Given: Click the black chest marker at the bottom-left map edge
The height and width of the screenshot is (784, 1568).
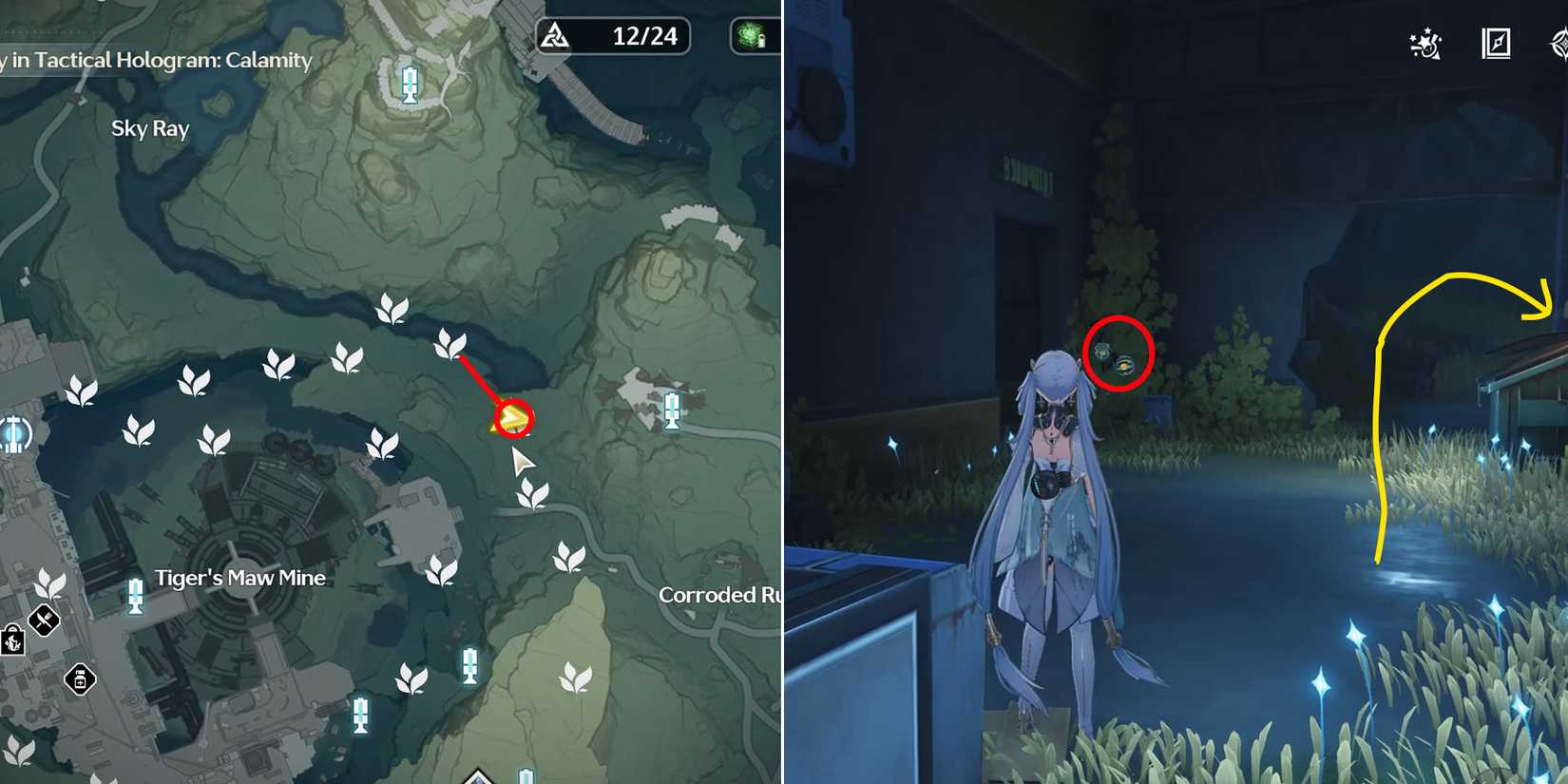Looking at the screenshot, I should [14, 641].
